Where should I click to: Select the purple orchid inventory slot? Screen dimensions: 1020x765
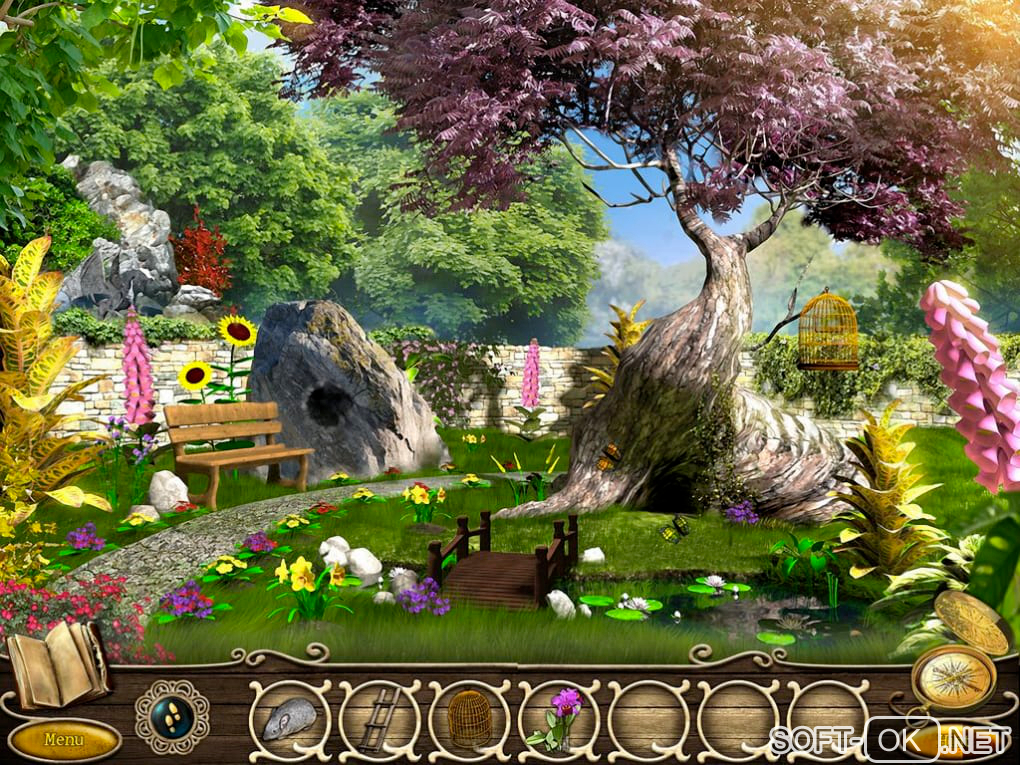click(x=559, y=718)
